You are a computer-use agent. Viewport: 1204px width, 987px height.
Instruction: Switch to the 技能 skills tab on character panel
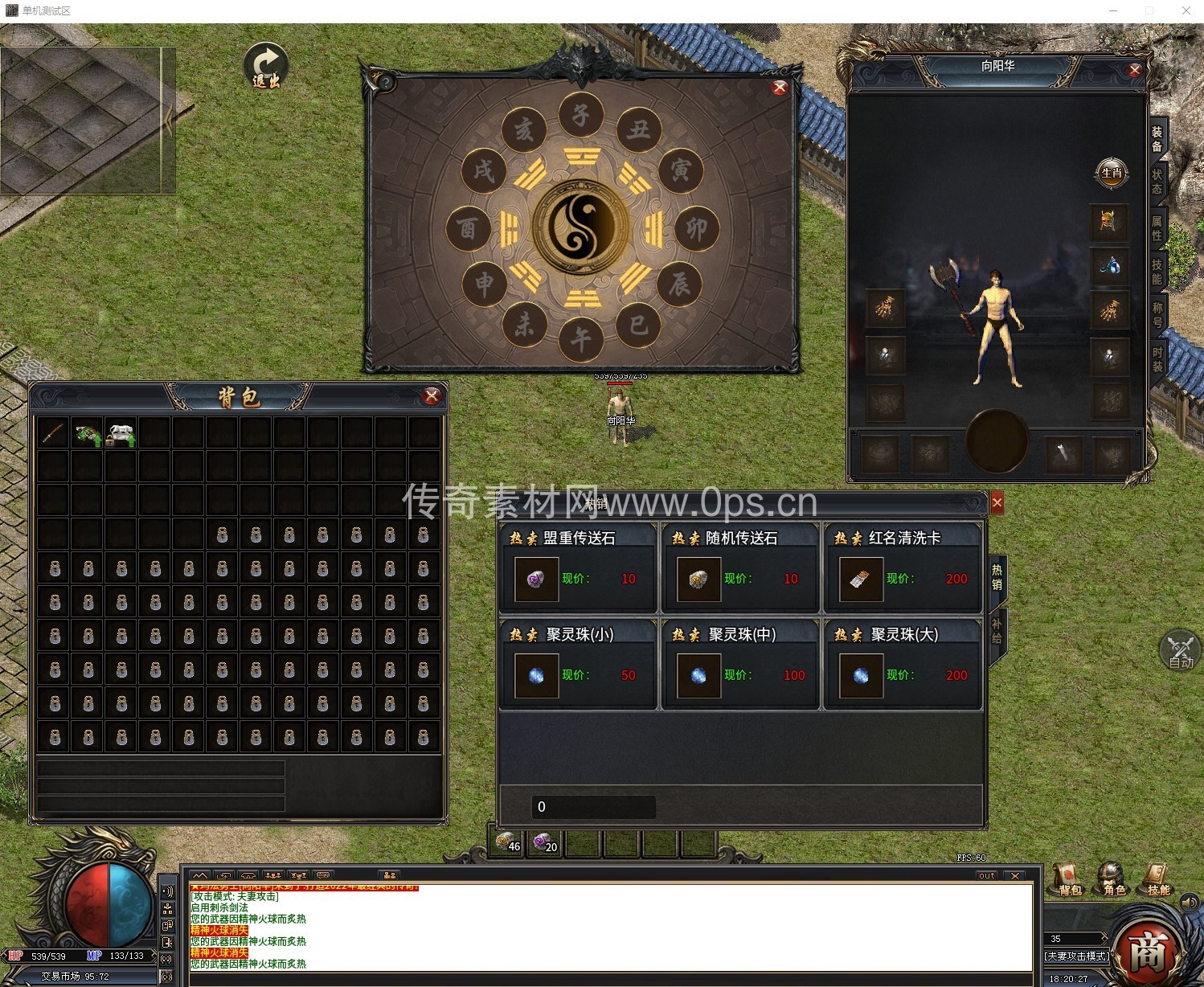(x=1157, y=271)
